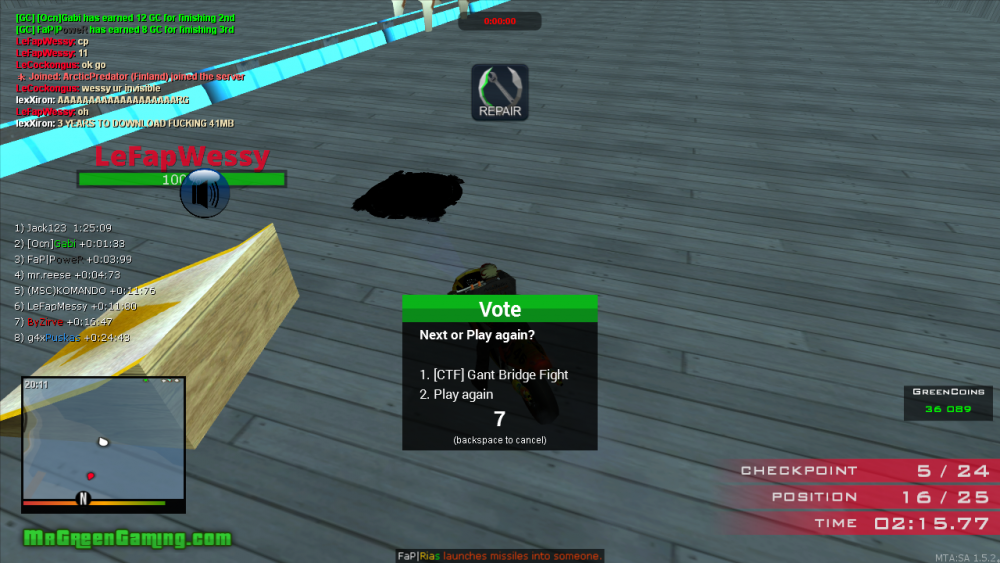Screen dimensions: 1000x563
Task: Open the GreenCoins balance panel
Action: tap(948, 401)
